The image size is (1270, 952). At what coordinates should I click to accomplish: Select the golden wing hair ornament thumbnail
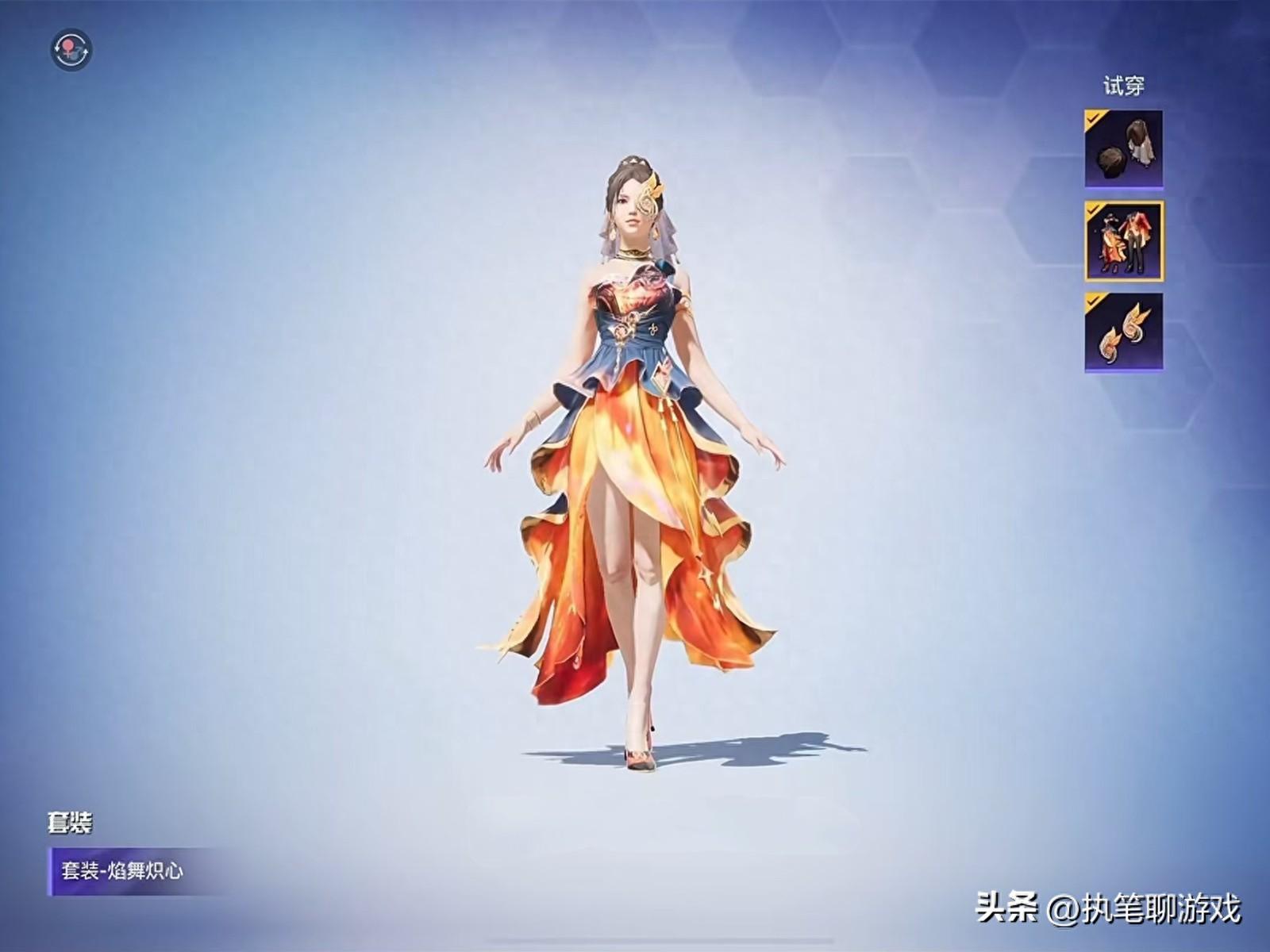(x=1123, y=332)
